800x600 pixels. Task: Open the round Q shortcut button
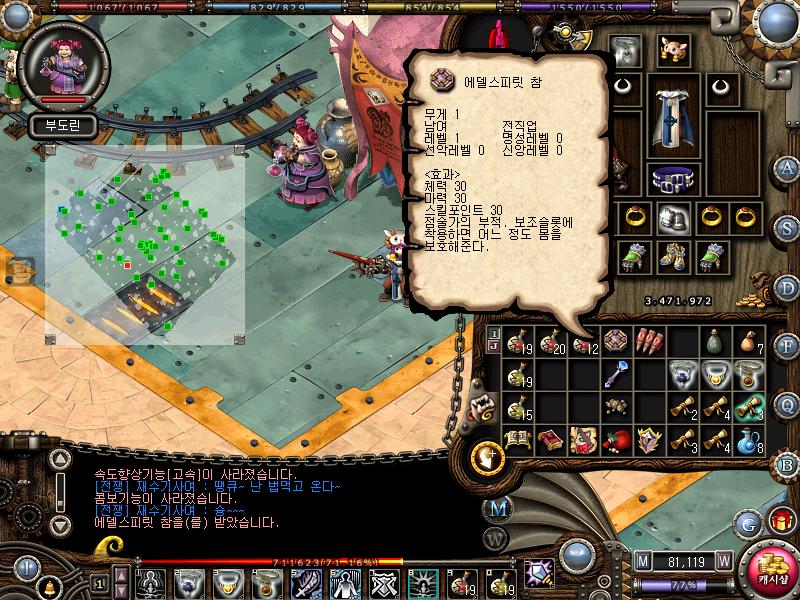[787, 404]
